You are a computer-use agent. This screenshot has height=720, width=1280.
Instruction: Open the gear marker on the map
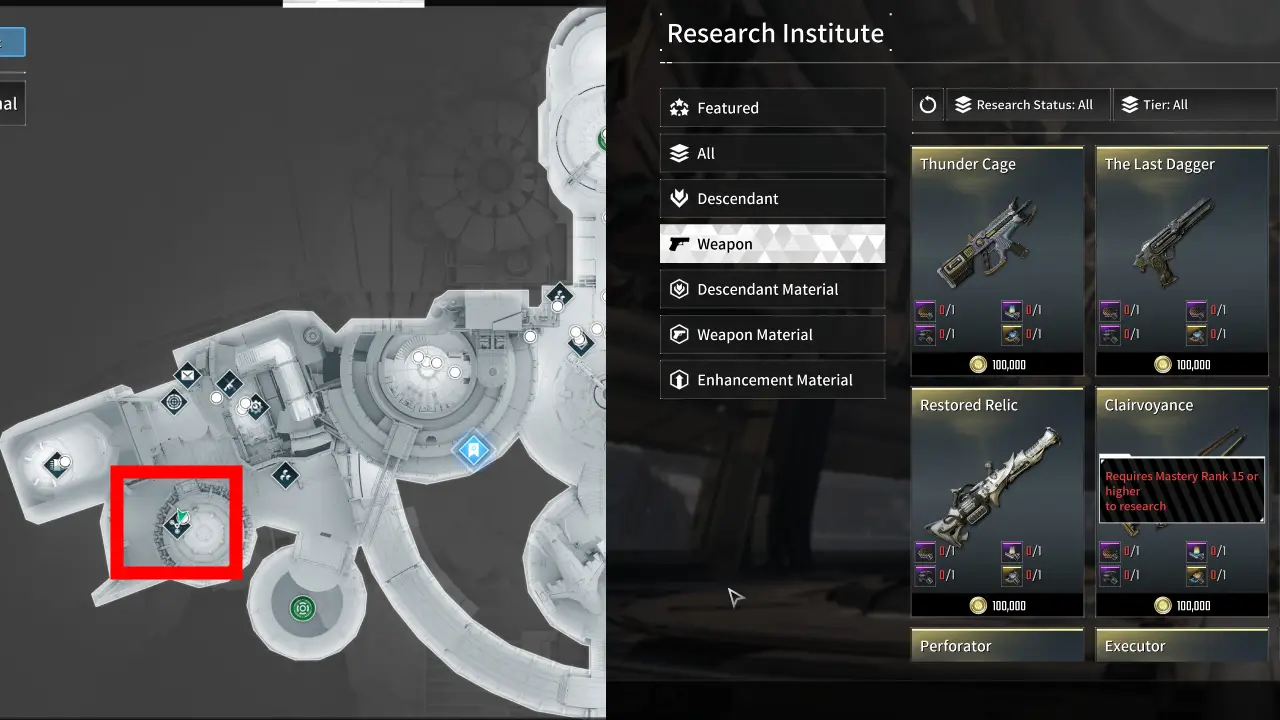[255, 408]
